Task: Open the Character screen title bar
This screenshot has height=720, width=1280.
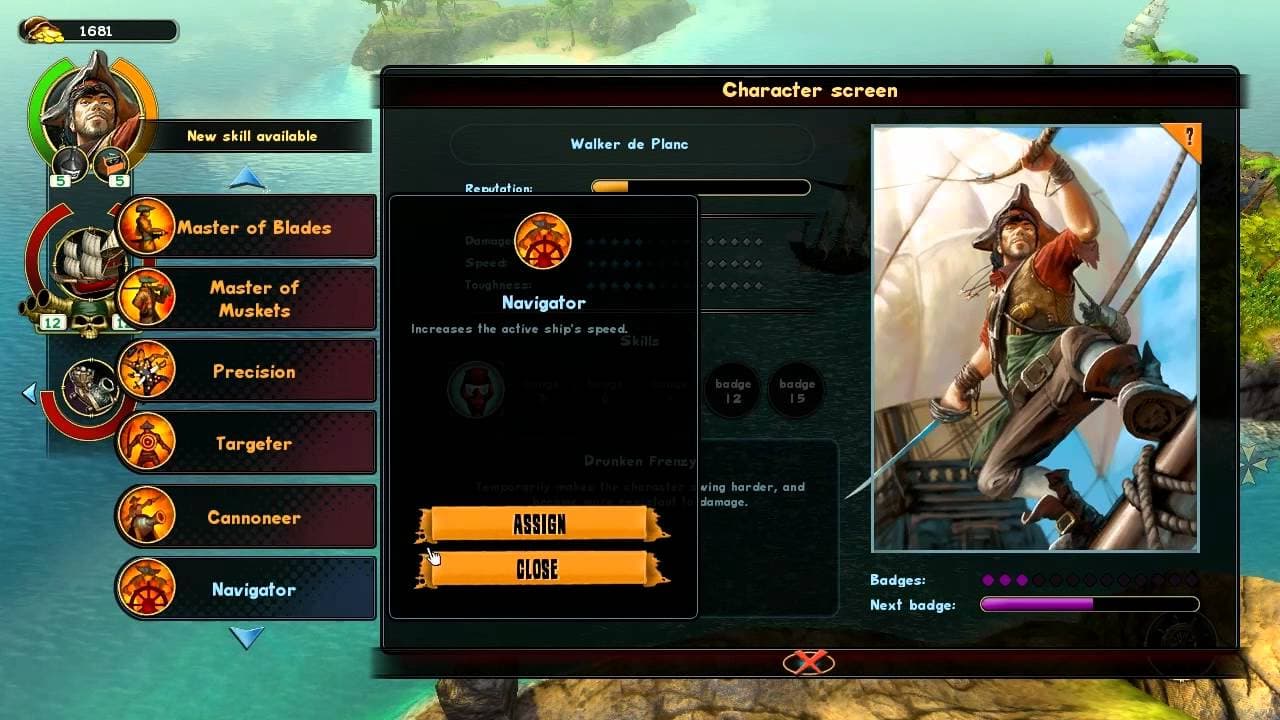Action: tap(810, 90)
